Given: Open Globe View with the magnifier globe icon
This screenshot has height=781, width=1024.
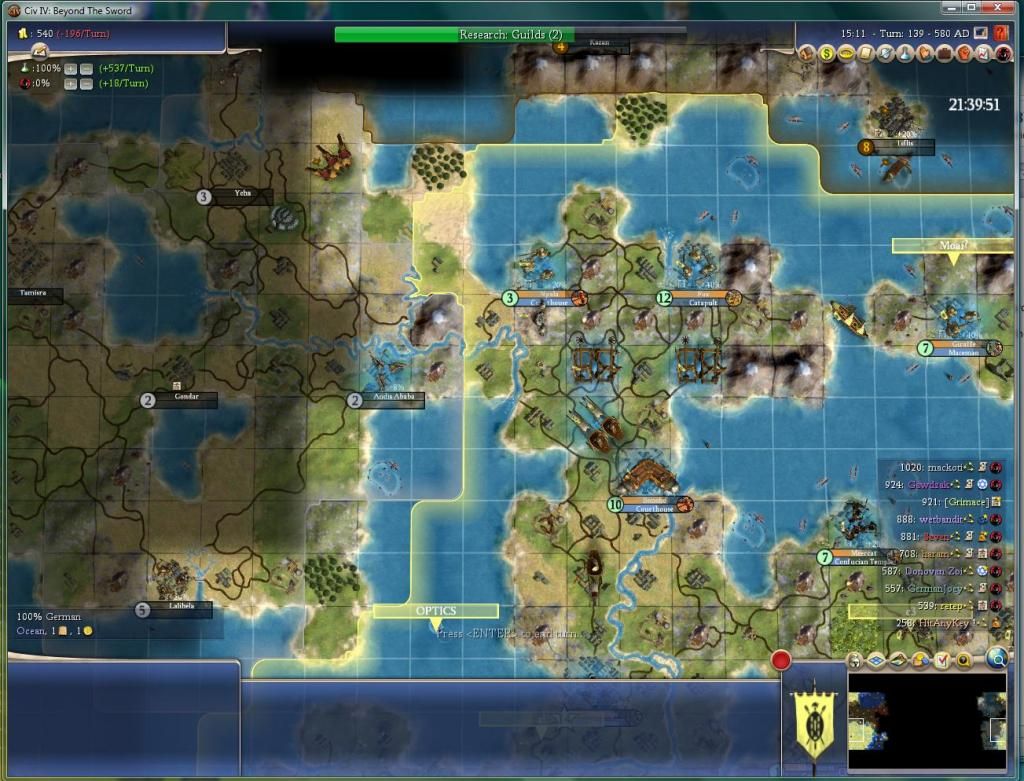Looking at the screenshot, I should click(996, 658).
